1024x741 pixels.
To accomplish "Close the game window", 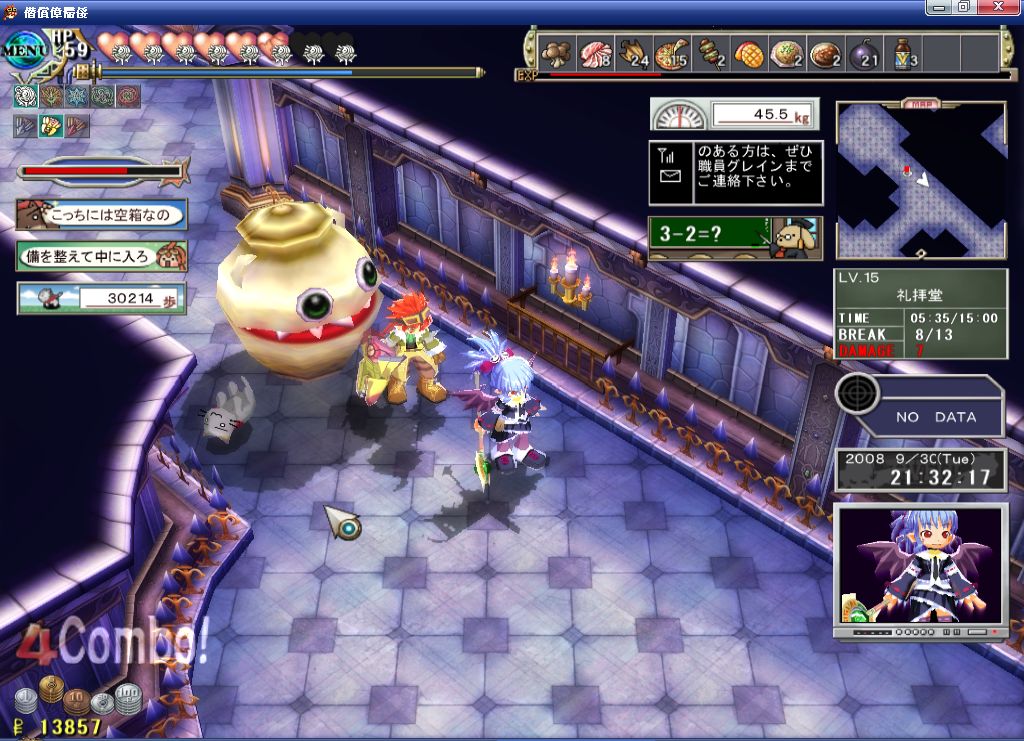I will [1007, 7].
